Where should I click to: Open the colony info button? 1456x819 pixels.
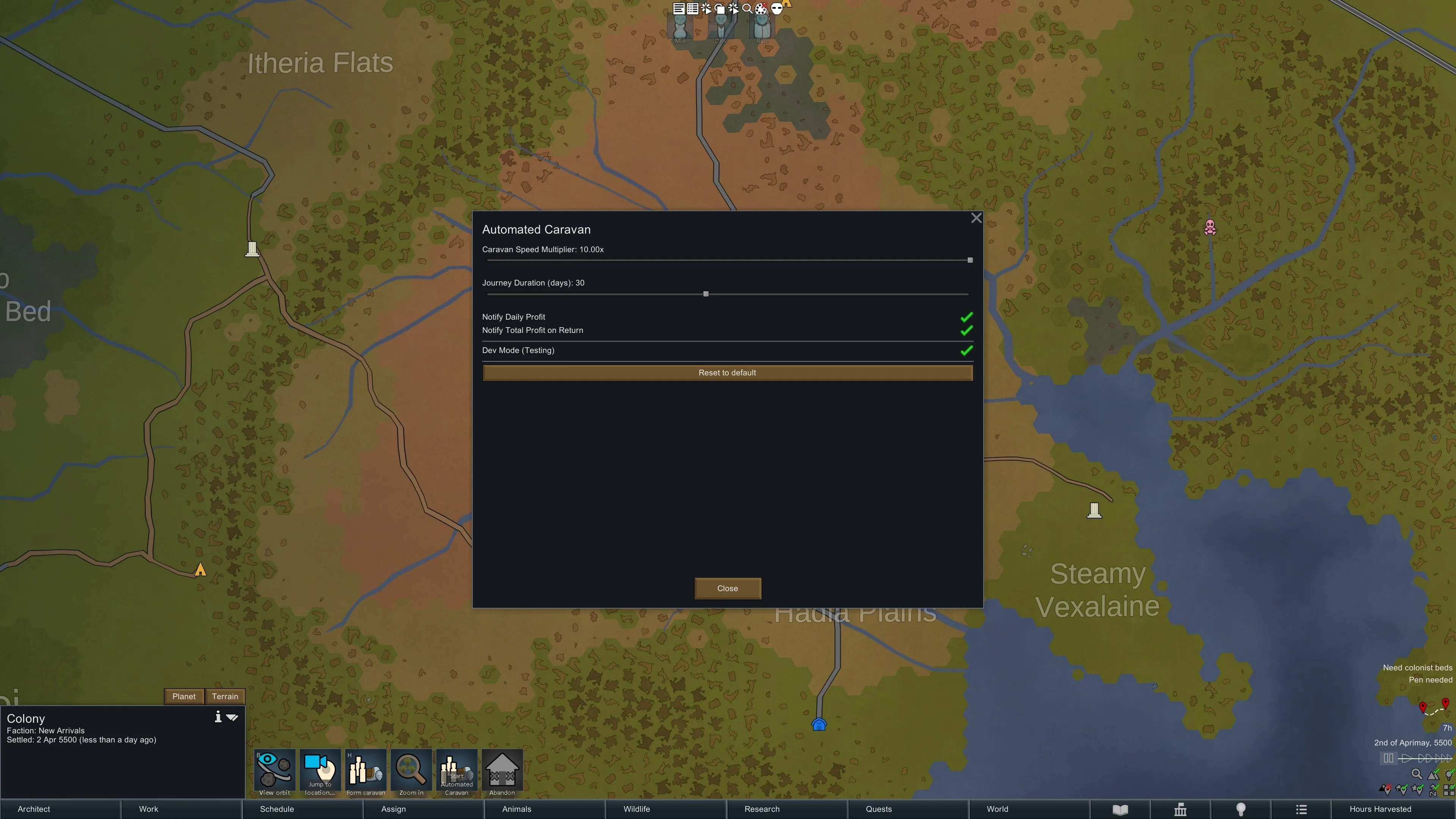coord(218,717)
